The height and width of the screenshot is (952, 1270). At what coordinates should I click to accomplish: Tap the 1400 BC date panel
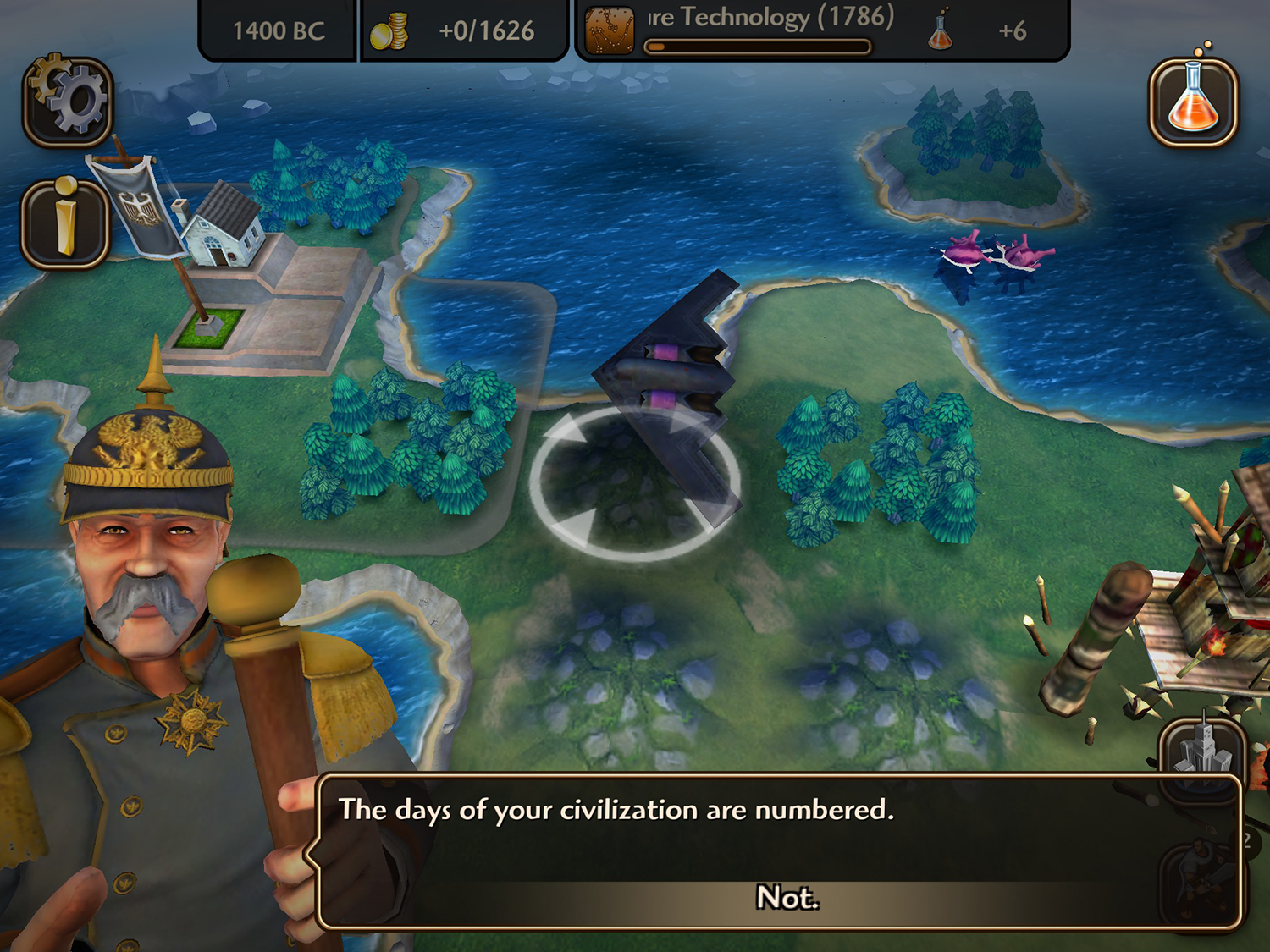(279, 29)
